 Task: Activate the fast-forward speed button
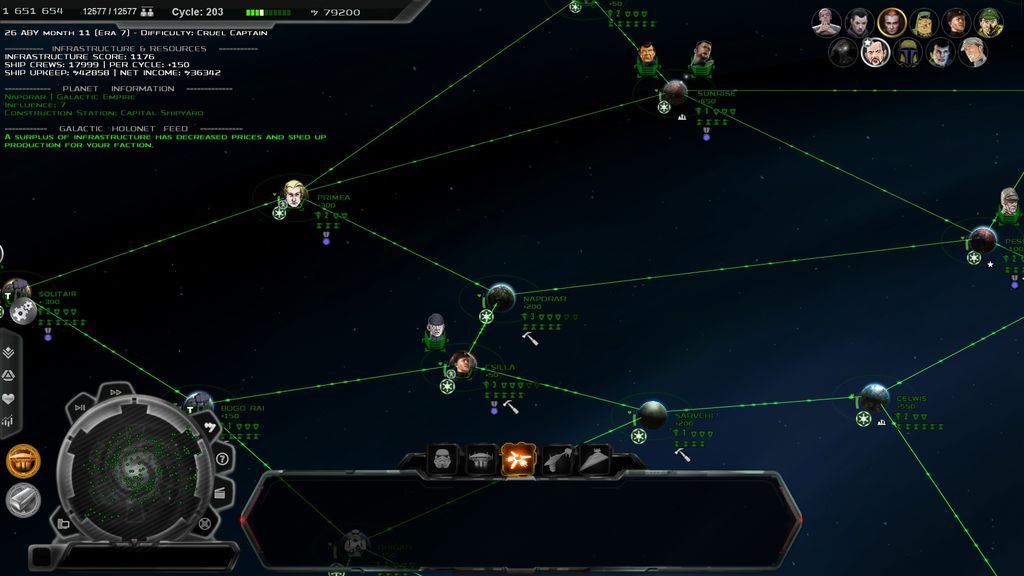point(116,392)
